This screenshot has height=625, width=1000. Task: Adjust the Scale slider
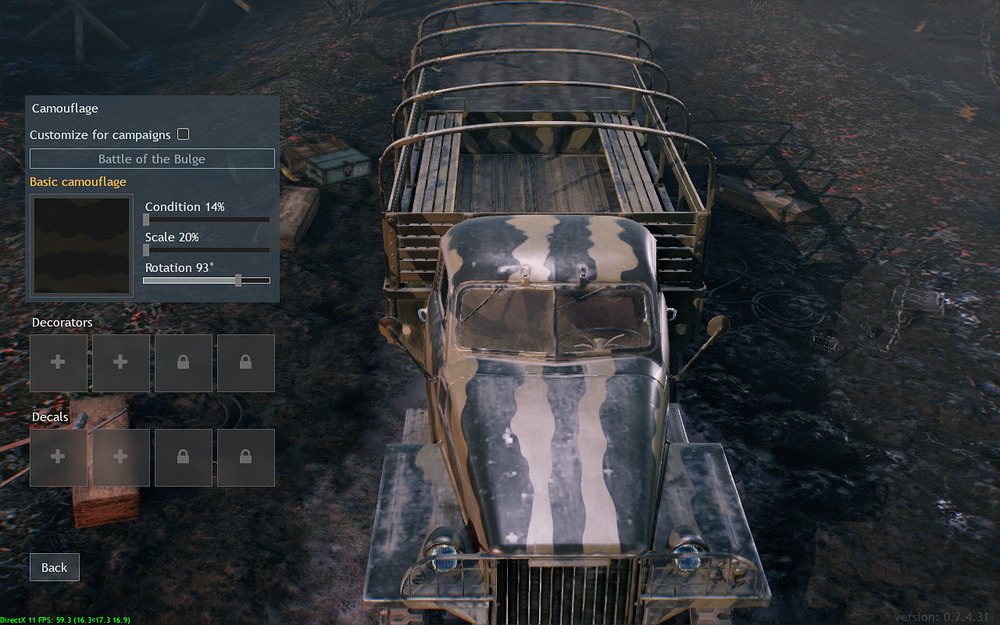click(x=147, y=250)
